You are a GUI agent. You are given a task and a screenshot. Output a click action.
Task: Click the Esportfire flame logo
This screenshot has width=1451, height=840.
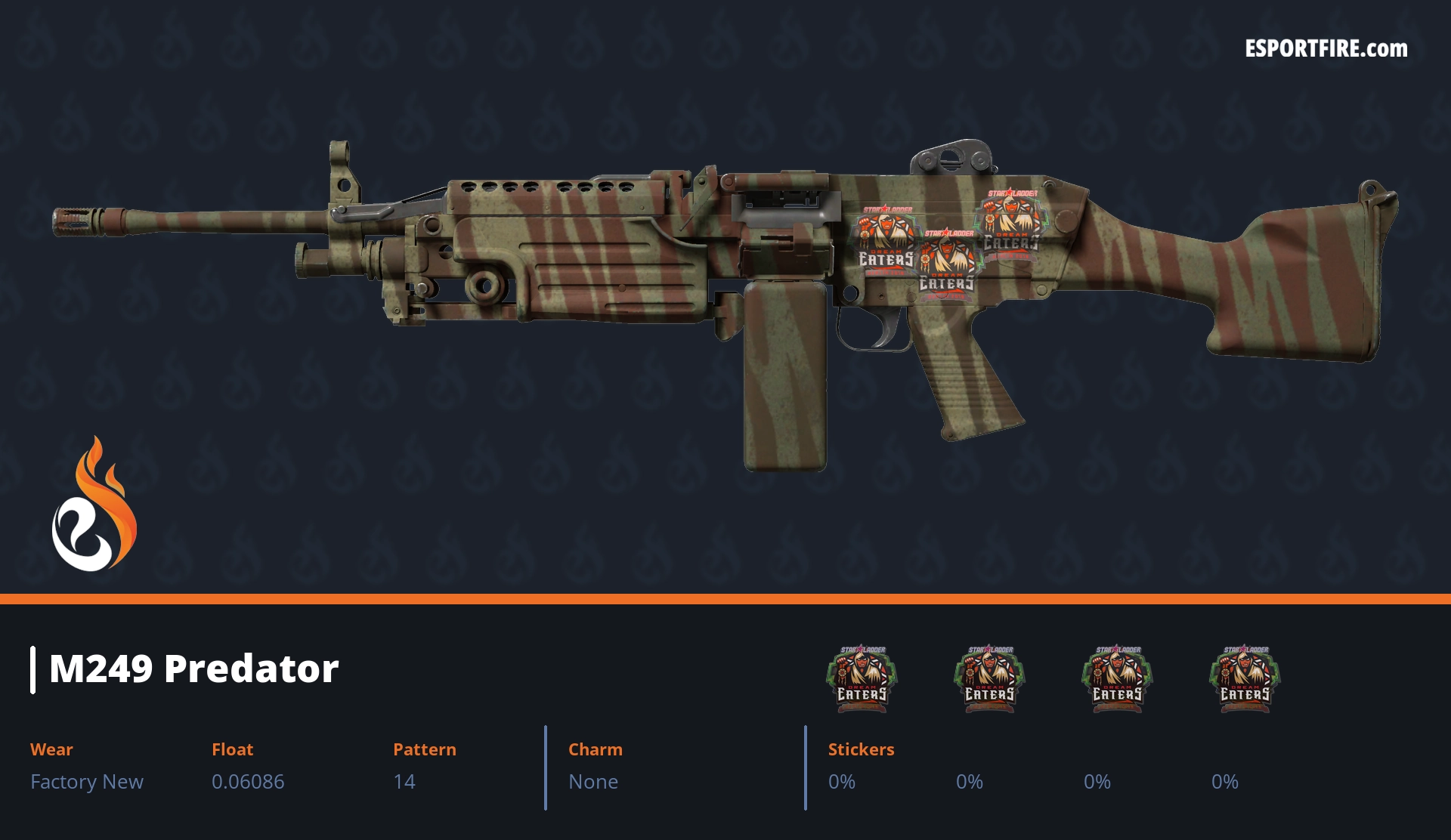click(94, 505)
